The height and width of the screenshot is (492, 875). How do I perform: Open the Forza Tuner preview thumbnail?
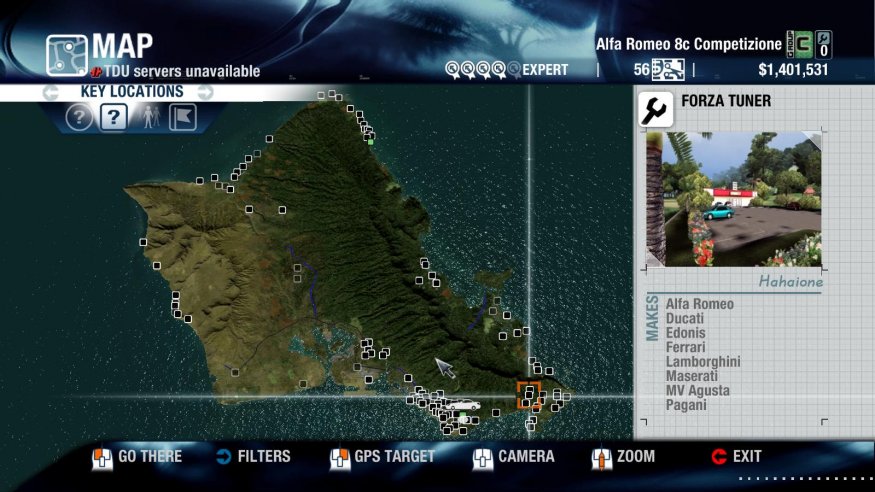tap(741, 199)
